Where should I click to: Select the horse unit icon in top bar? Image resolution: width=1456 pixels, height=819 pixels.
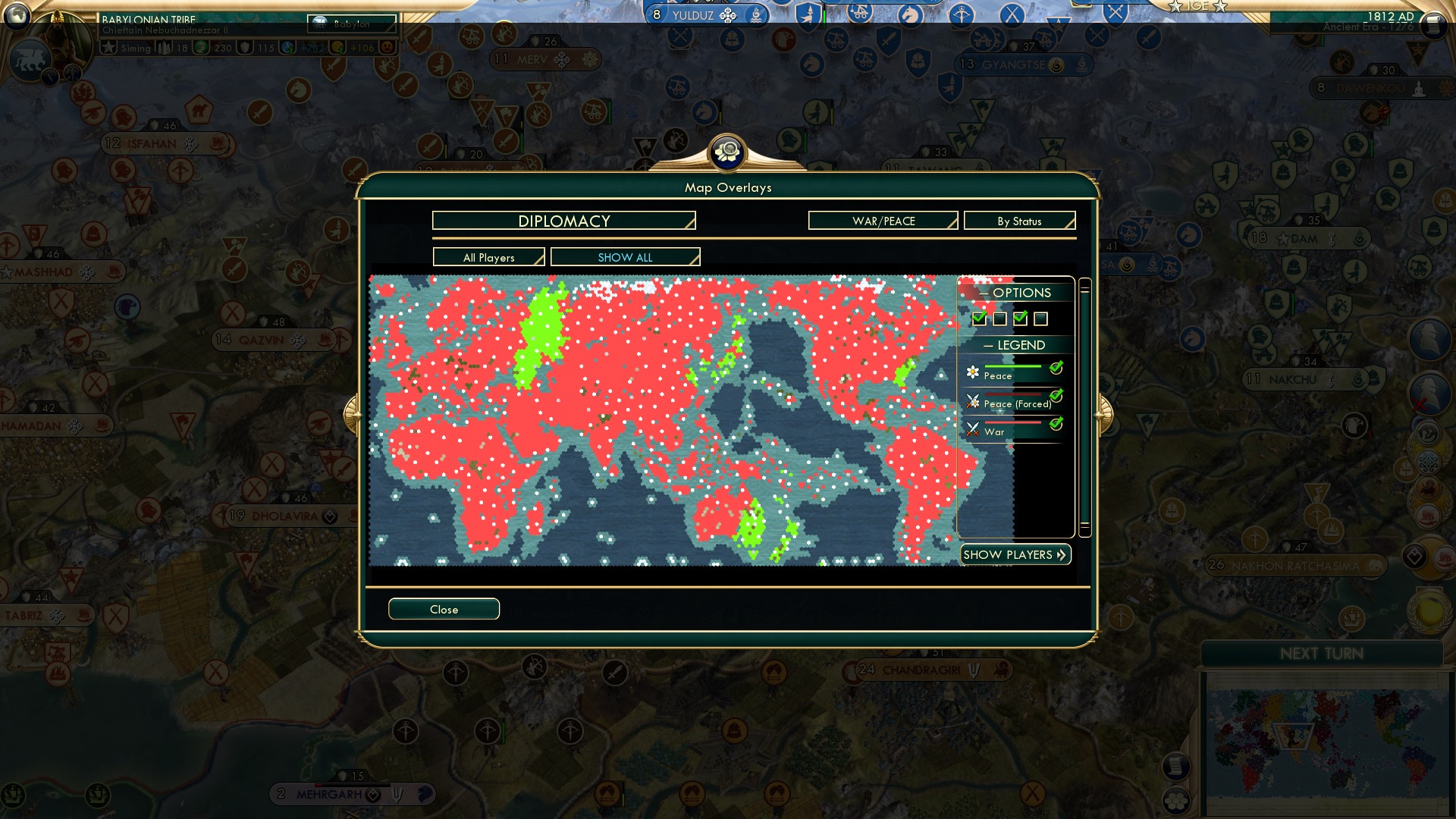[x=909, y=13]
